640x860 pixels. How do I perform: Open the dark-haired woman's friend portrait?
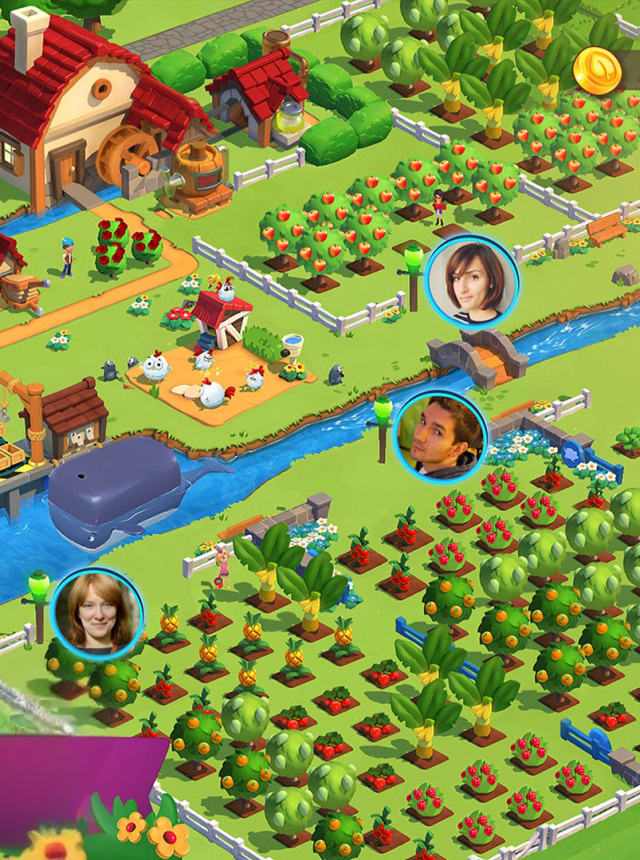pos(471,282)
